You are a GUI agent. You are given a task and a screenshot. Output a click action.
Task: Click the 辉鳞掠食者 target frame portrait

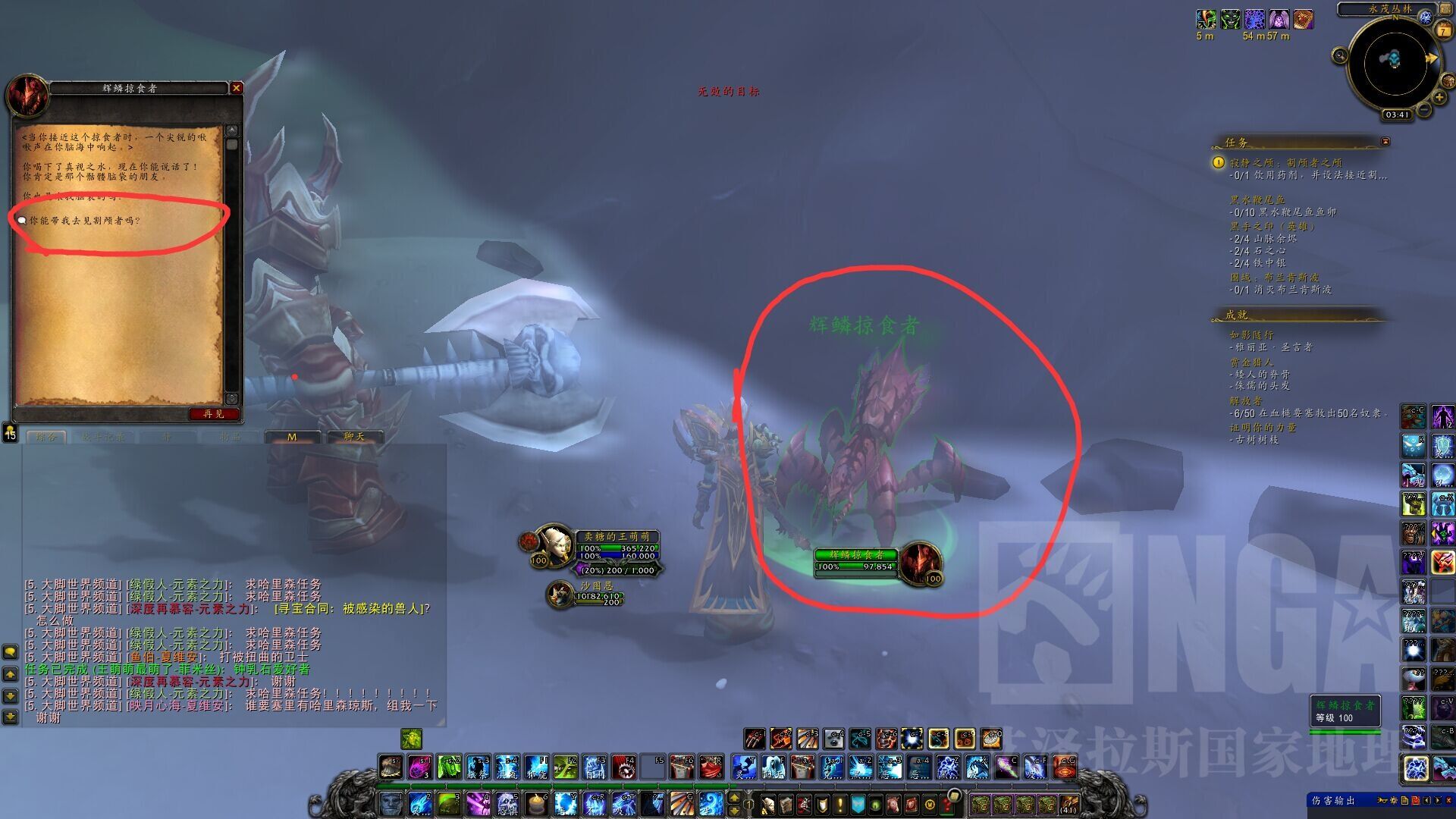pyautogui.click(x=920, y=561)
